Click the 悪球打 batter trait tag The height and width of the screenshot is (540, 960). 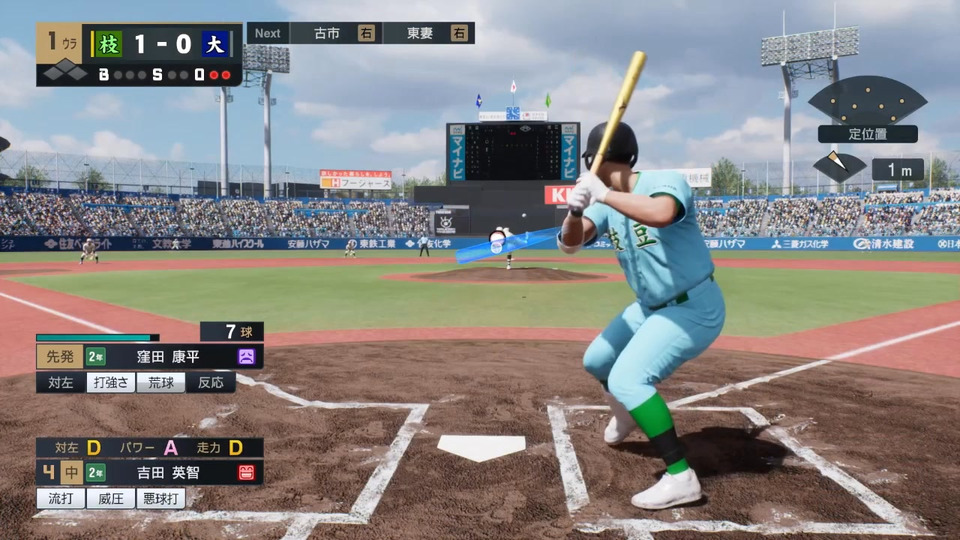coord(160,497)
